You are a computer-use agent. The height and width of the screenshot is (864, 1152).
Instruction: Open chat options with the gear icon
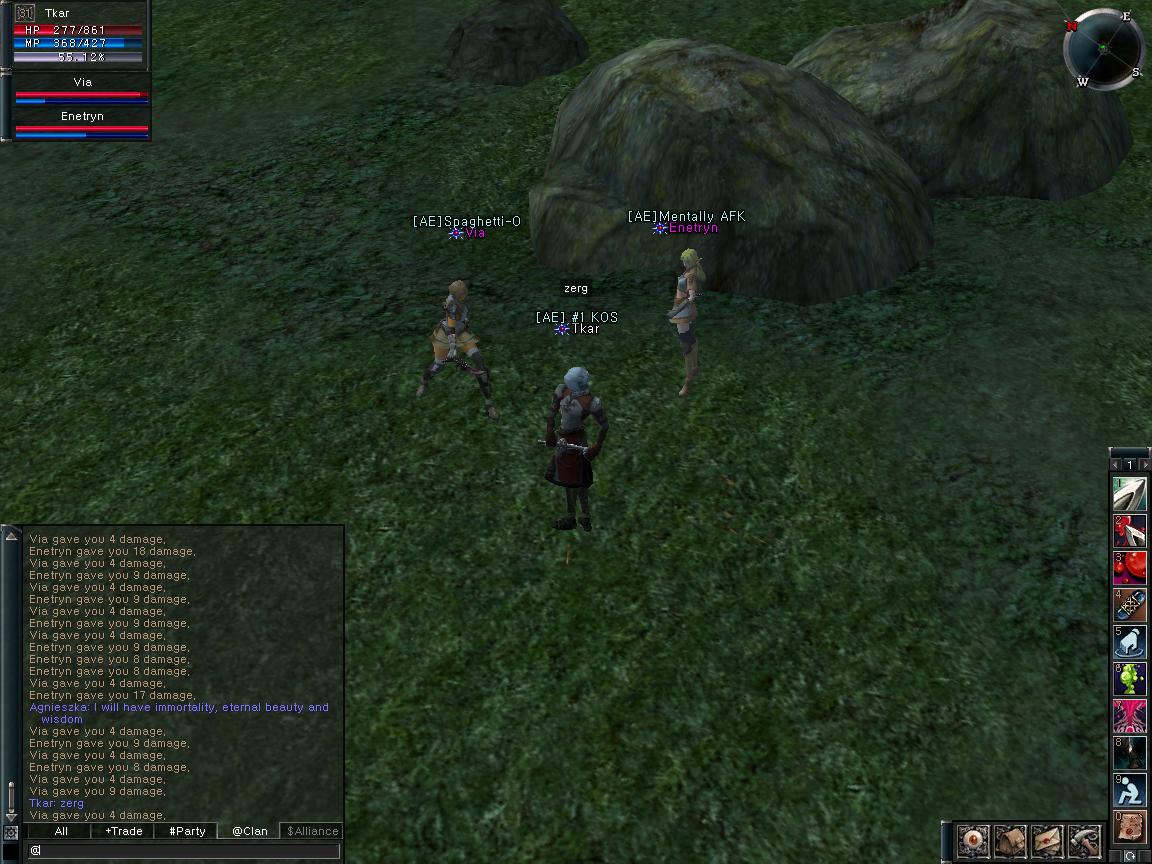[x=11, y=832]
